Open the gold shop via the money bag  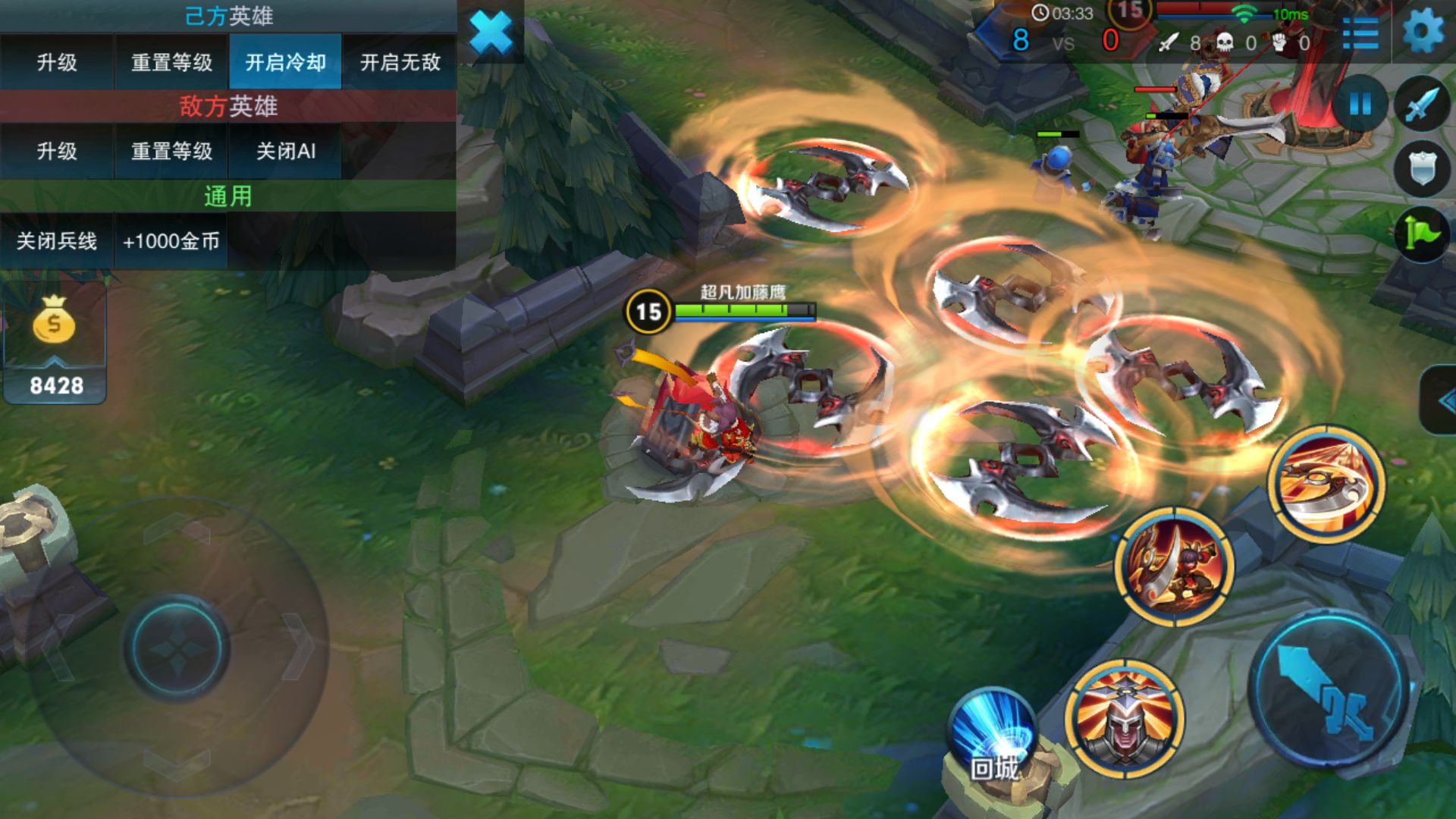(54, 322)
